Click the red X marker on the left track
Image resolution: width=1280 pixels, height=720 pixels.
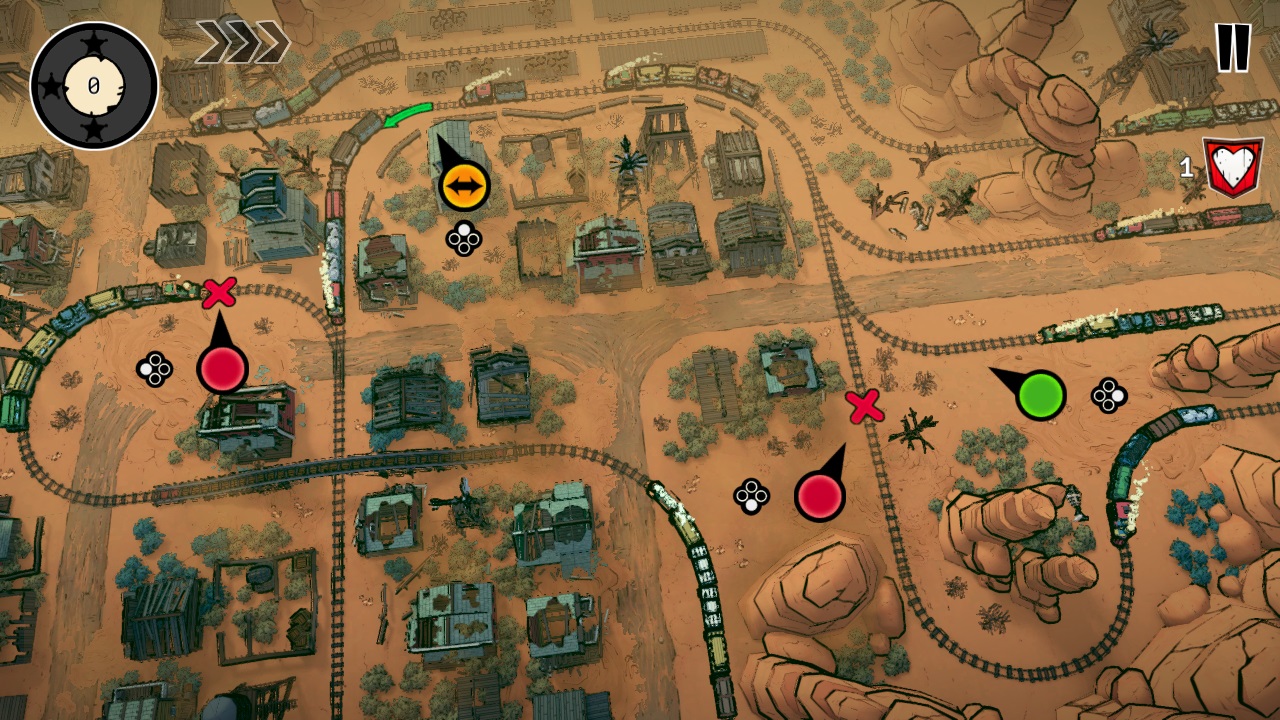pos(219,295)
